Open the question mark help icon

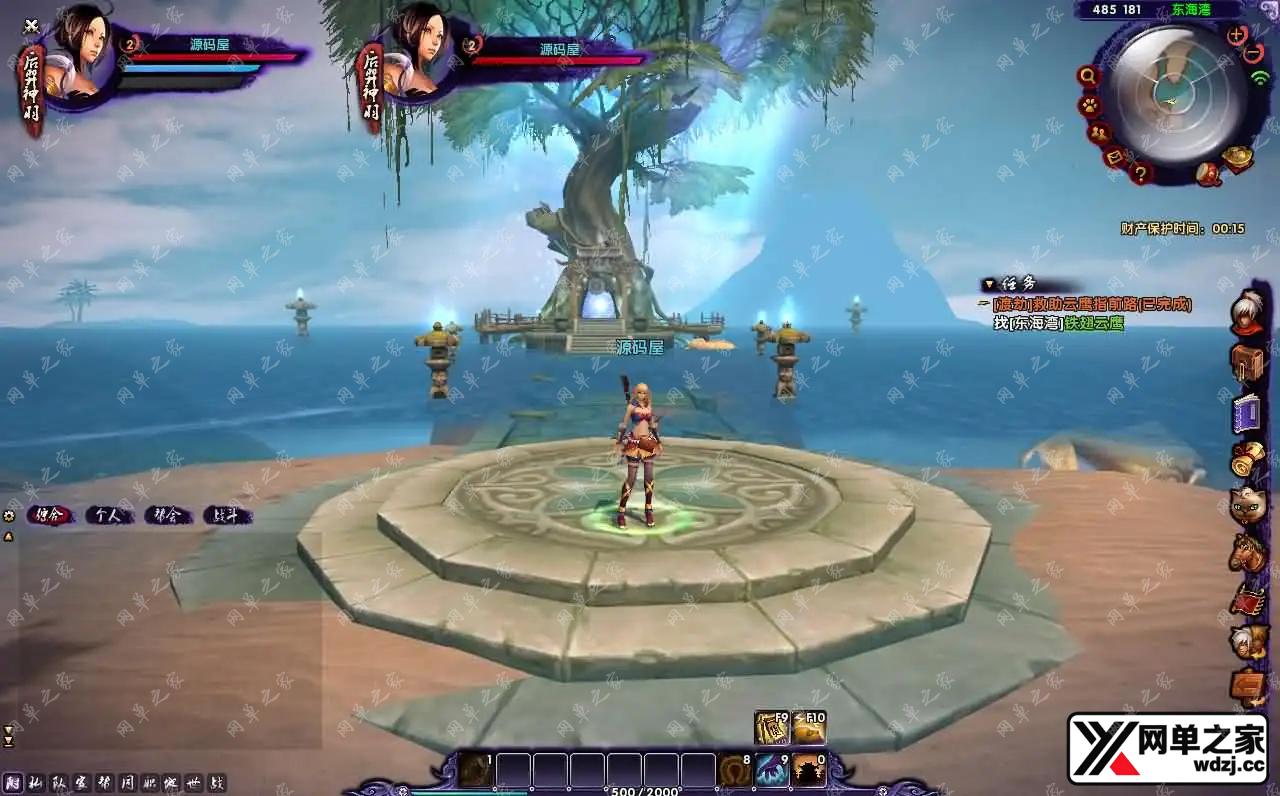click(x=1139, y=173)
